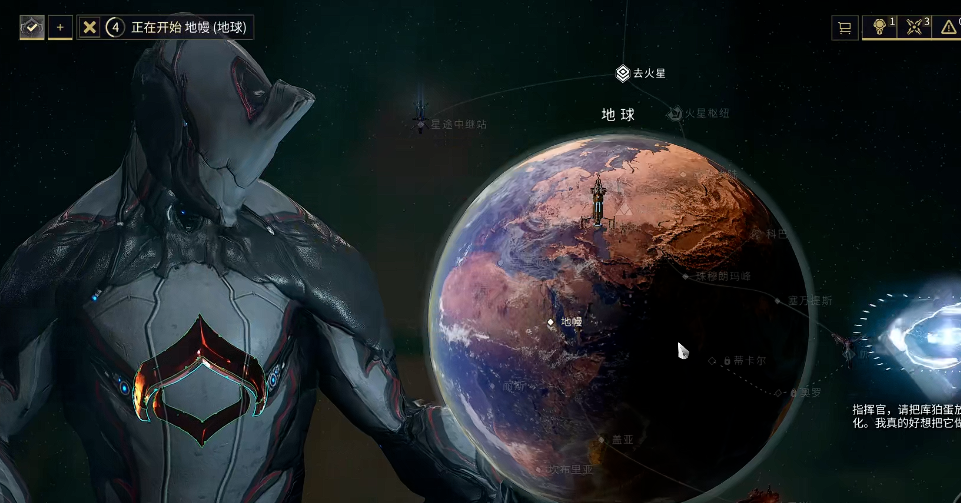The width and height of the screenshot is (961, 503).
Task: Select the 珠穆朗玛峰 mission node
Action: pos(686,276)
